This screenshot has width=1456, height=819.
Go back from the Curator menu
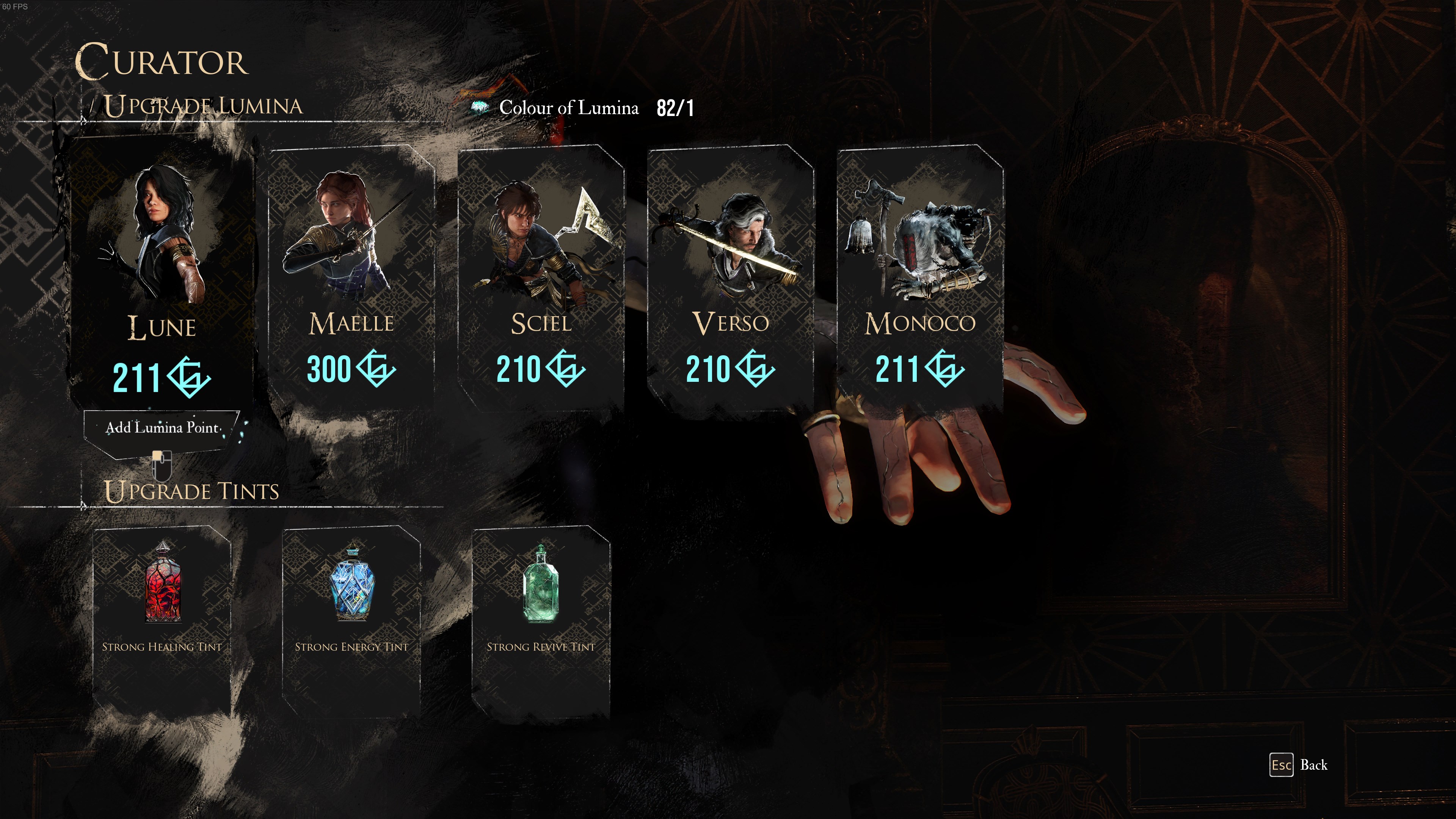(x=1299, y=765)
